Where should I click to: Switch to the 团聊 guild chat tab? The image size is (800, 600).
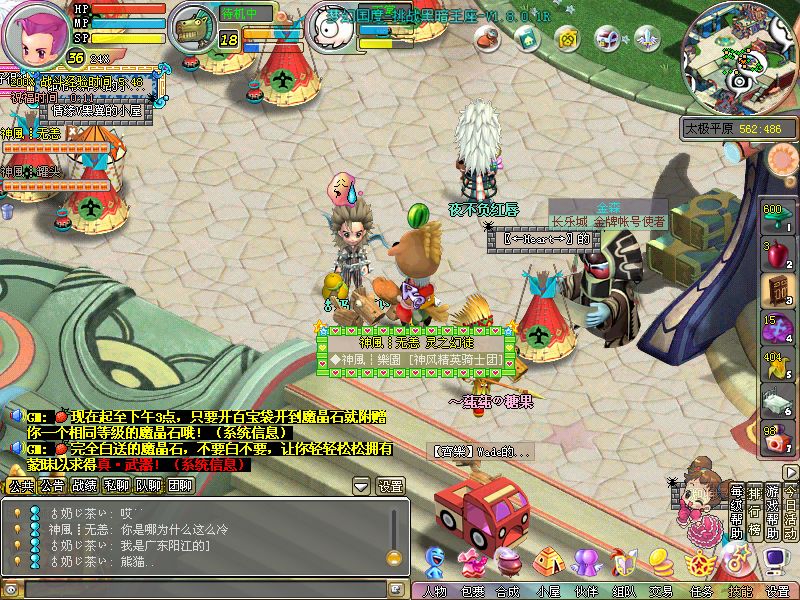(x=181, y=486)
